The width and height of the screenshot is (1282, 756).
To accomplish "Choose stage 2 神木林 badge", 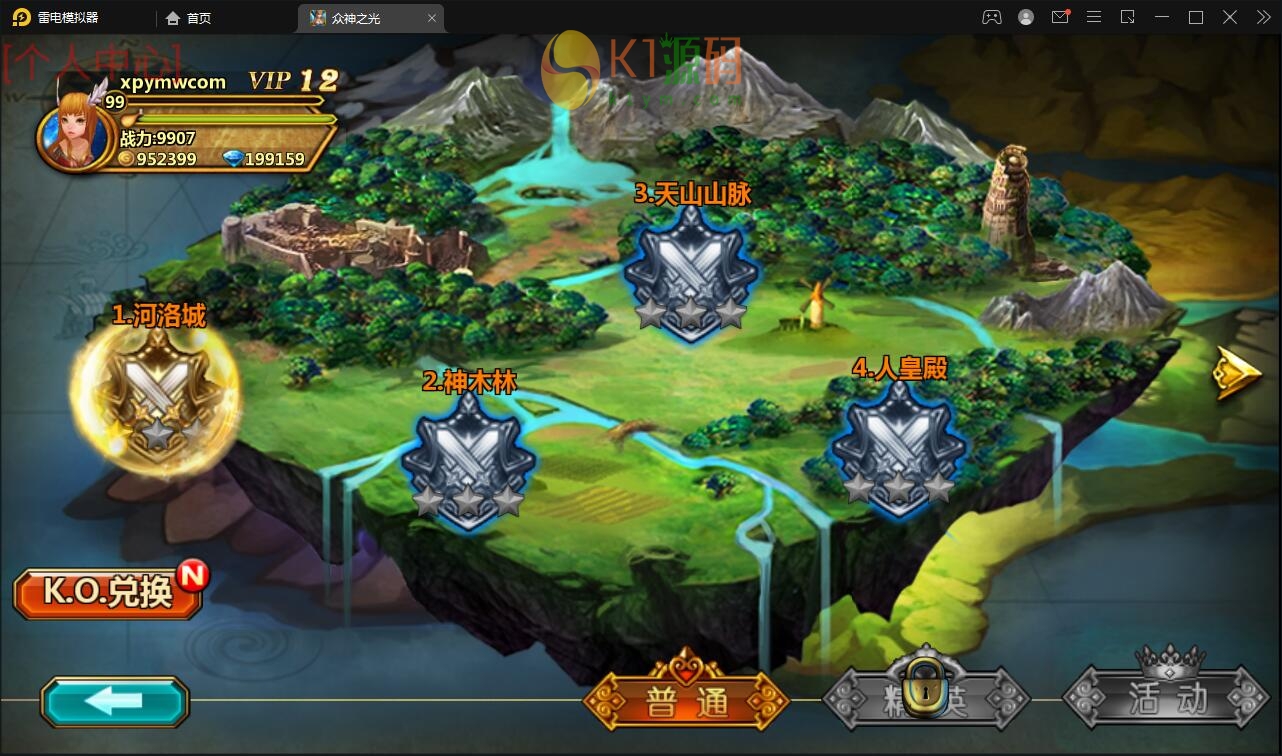I will [468, 460].
